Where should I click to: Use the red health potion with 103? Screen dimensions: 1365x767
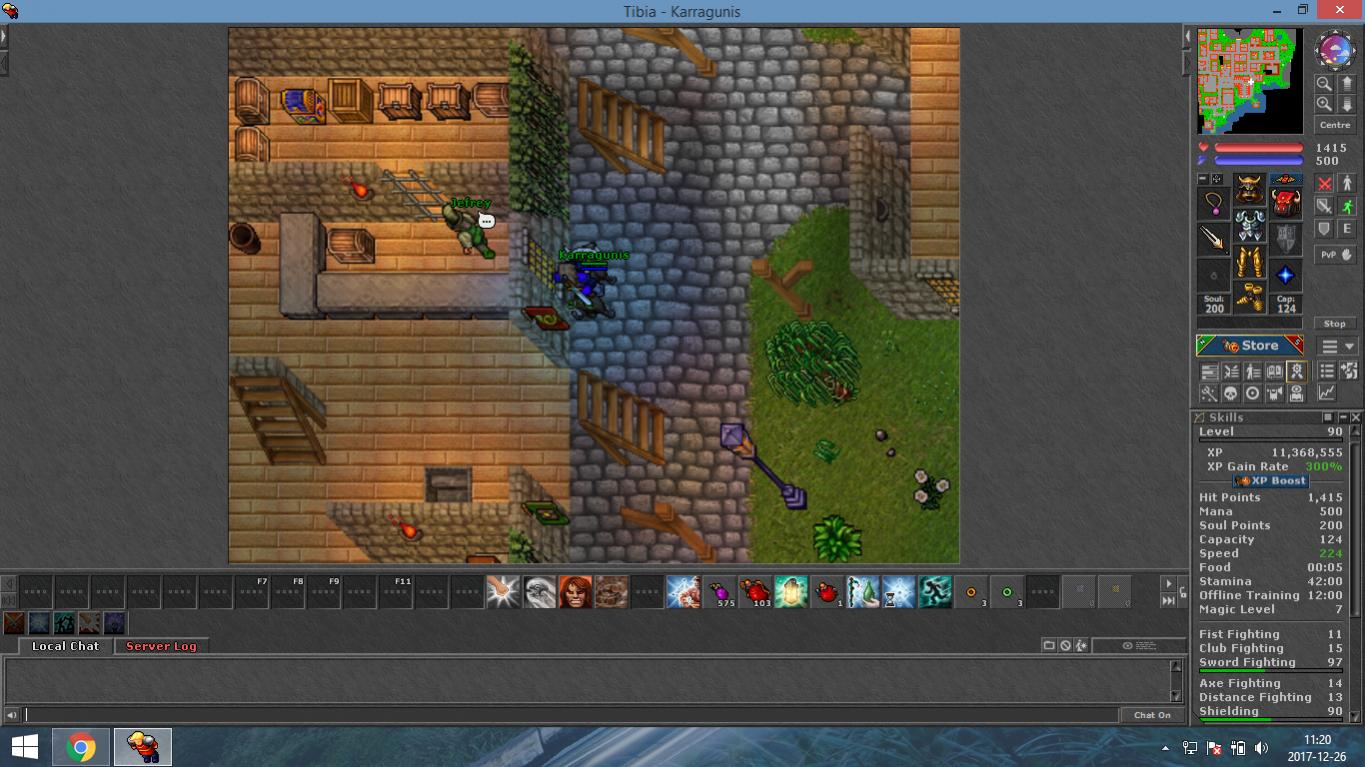(756, 592)
